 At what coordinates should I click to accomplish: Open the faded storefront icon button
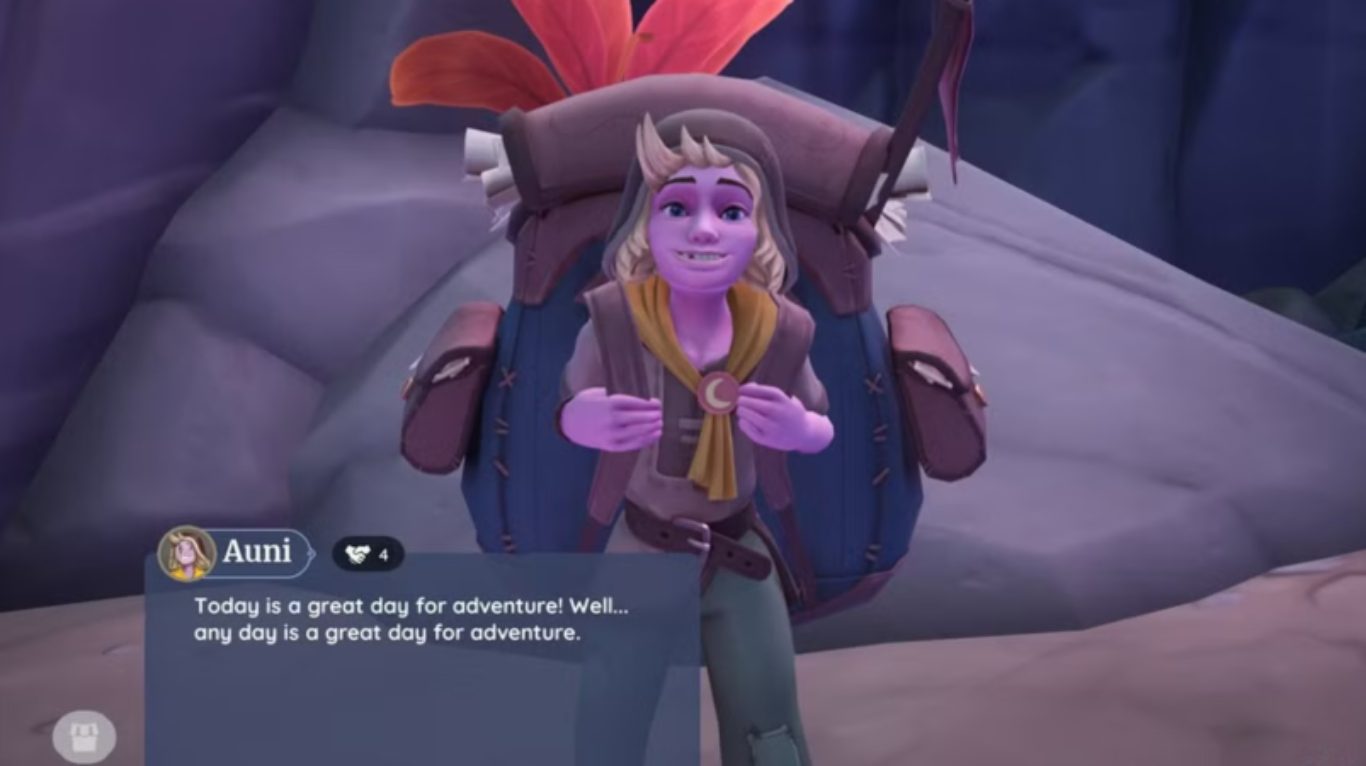(84, 738)
